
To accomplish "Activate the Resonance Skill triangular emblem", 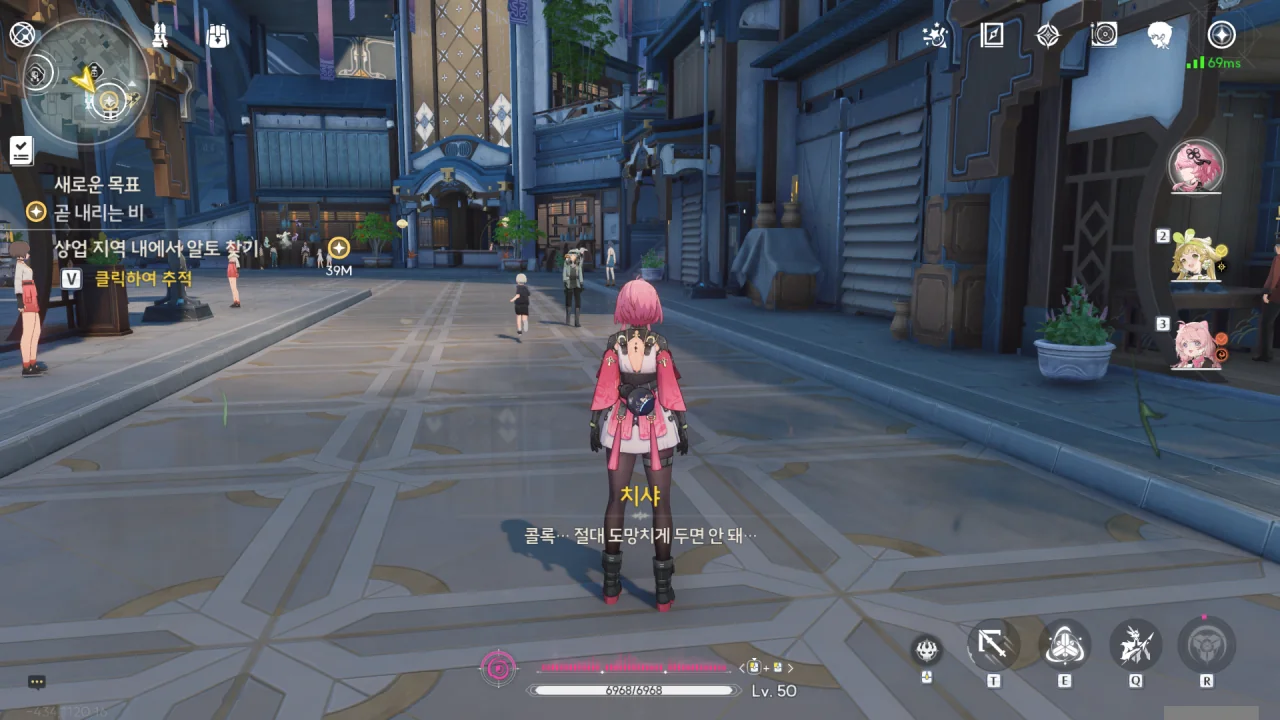I will [1064, 645].
